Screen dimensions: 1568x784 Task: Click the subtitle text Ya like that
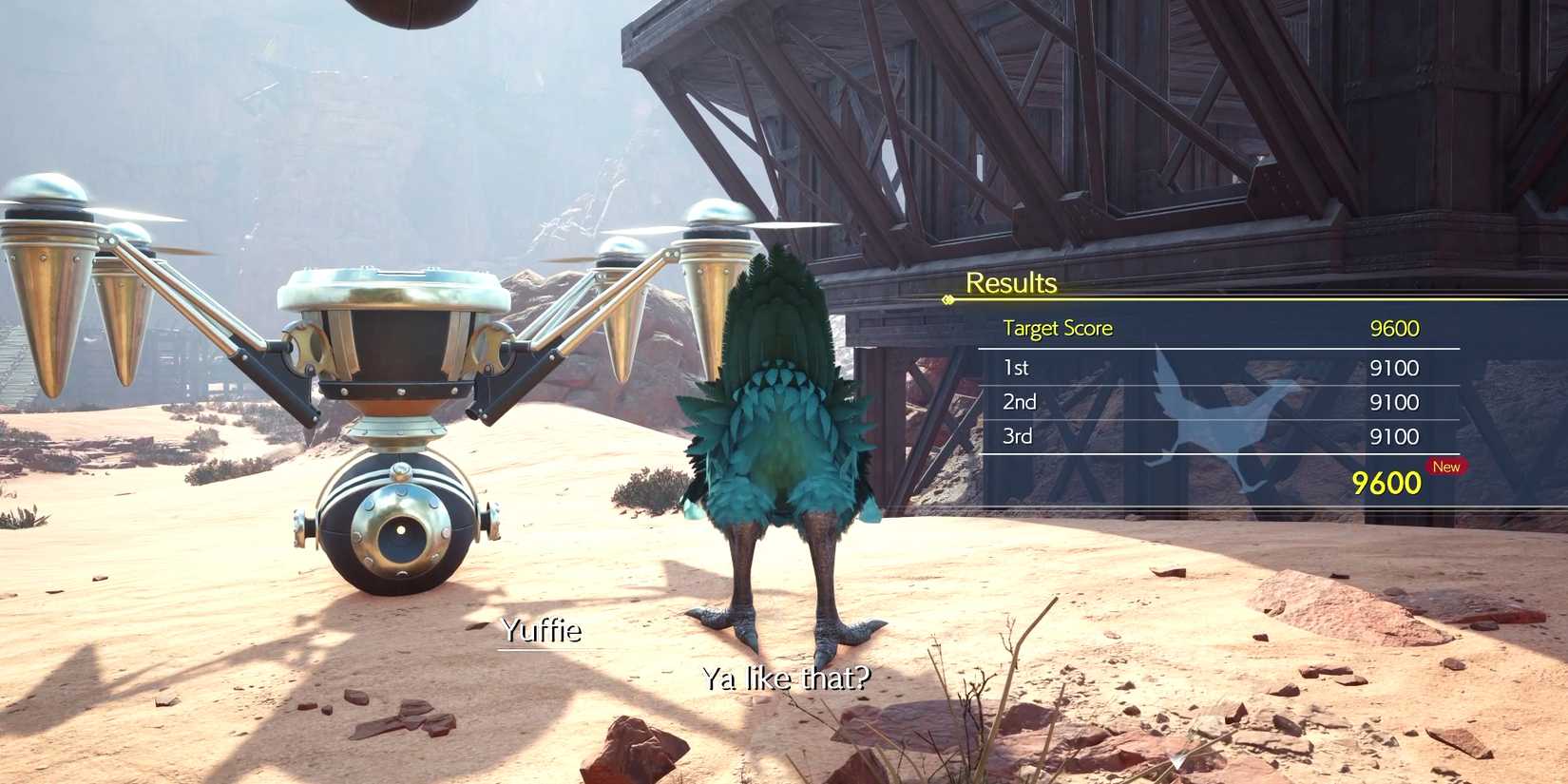point(786,678)
